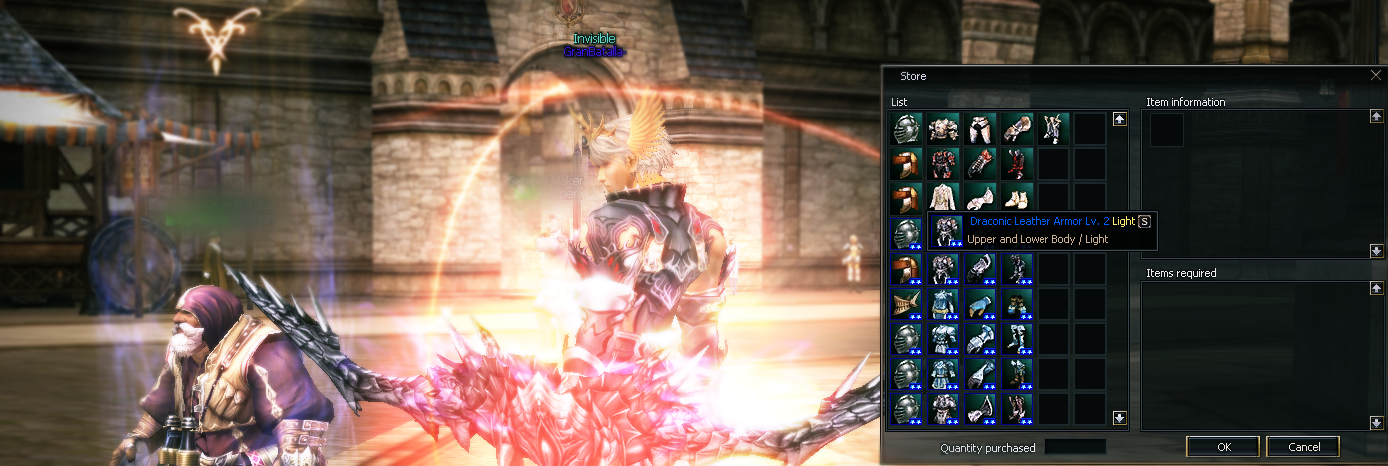Select the light blue gloves item
The height and width of the screenshot is (466, 1388).
point(979,303)
